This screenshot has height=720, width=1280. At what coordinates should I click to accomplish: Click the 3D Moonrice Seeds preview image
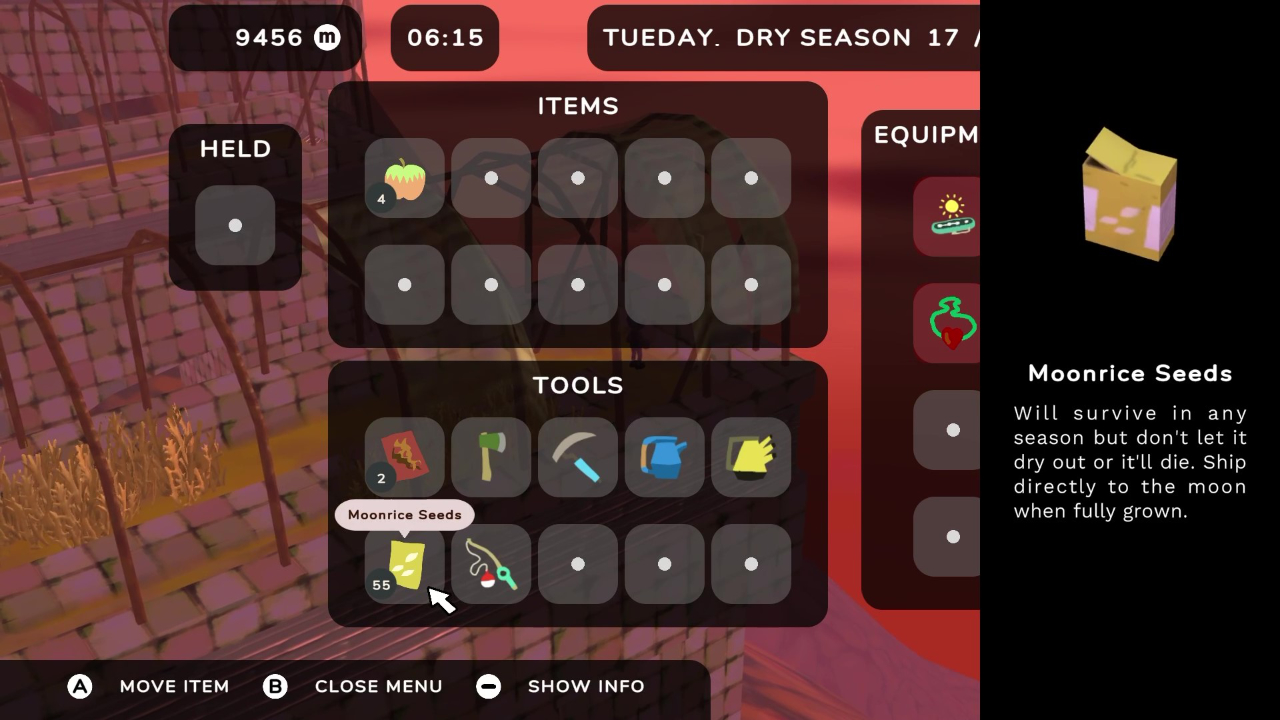coord(1129,193)
